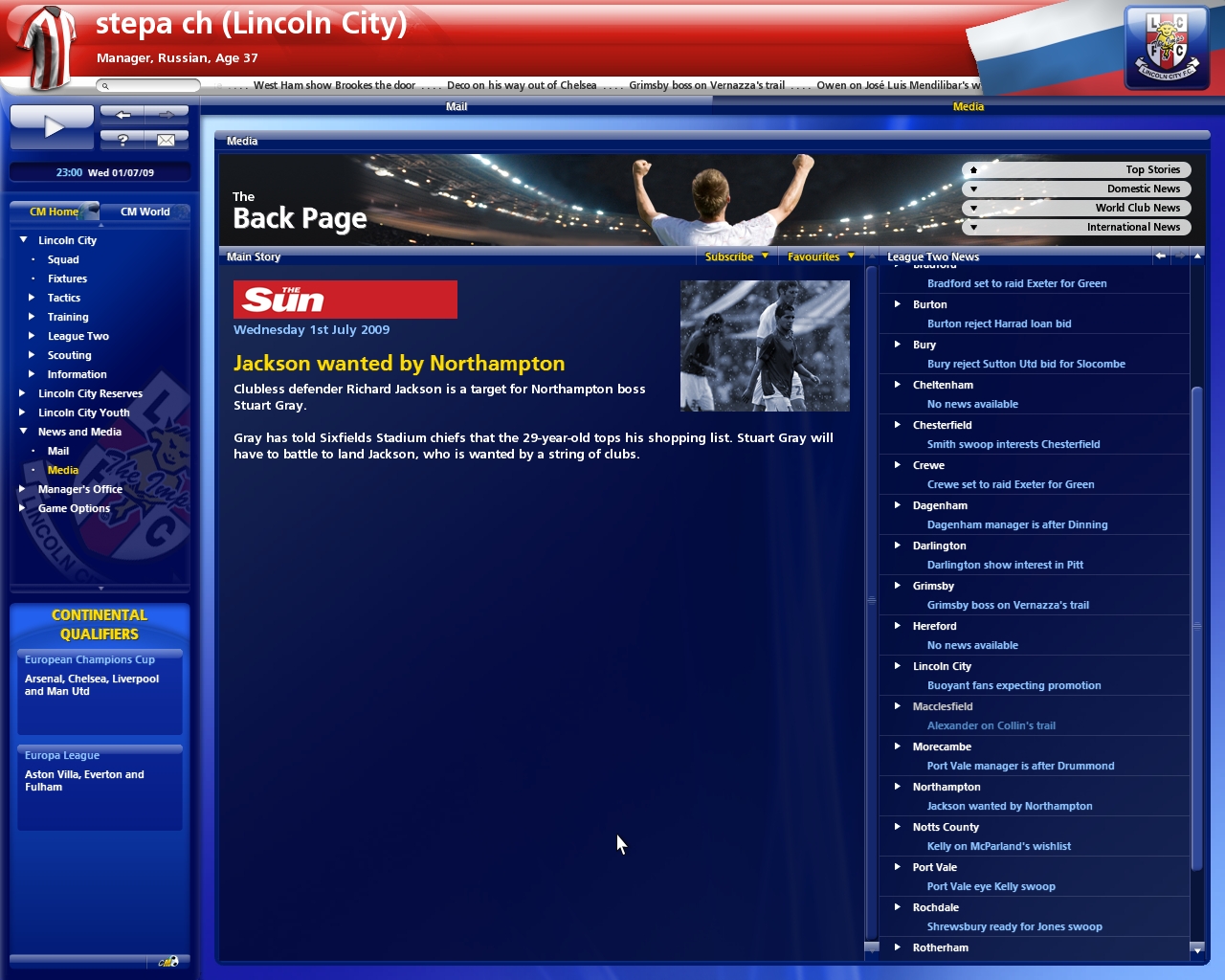Image resolution: width=1225 pixels, height=980 pixels.
Task: Click the back navigation arrow icon
Action: pos(122,114)
